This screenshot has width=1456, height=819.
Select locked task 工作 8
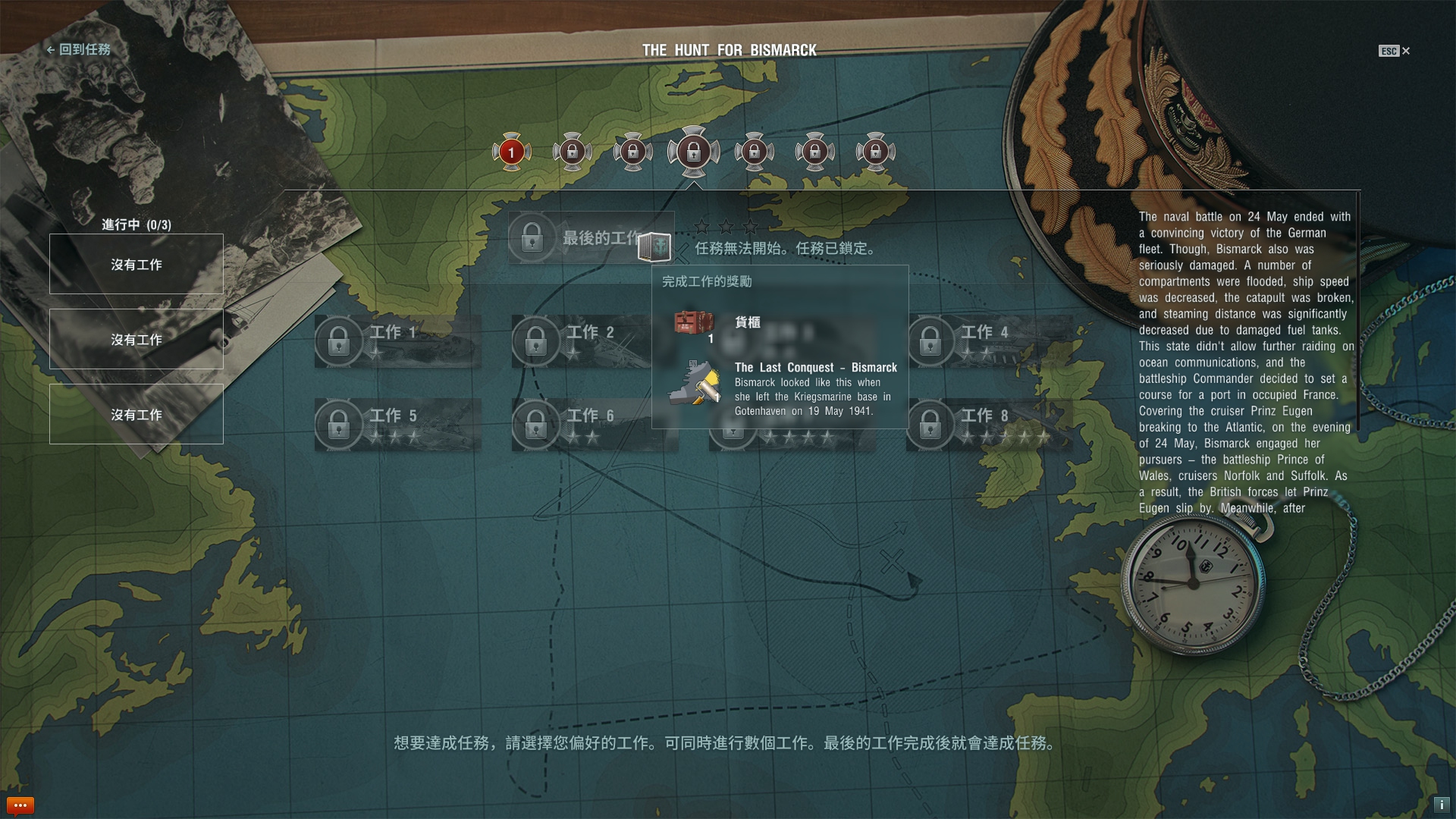989,425
